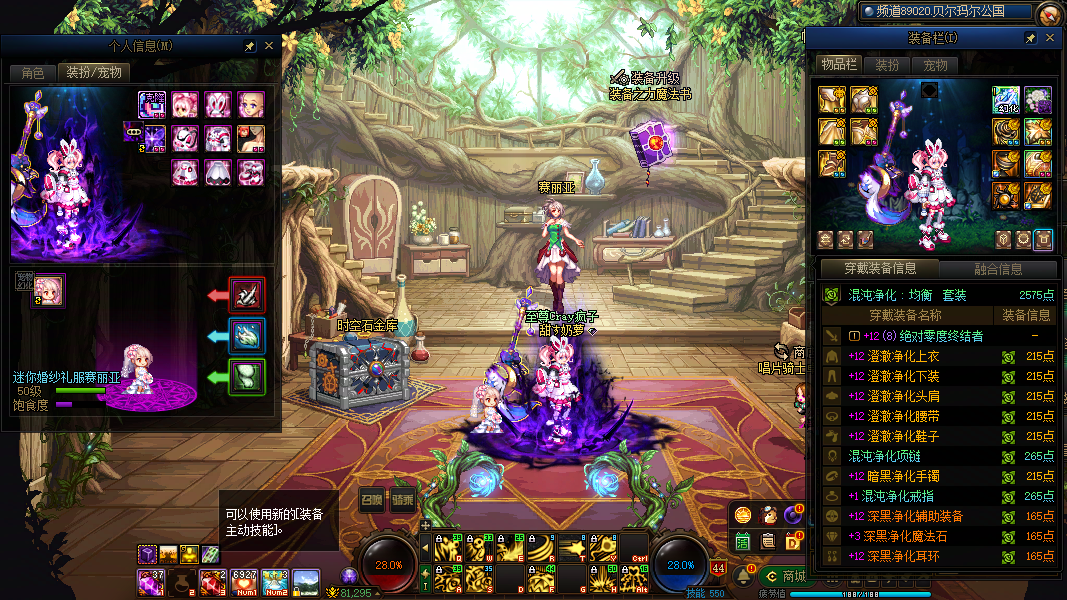The image size is (1067, 600).
Task: Click the green pet skill button
Action: (x=247, y=377)
